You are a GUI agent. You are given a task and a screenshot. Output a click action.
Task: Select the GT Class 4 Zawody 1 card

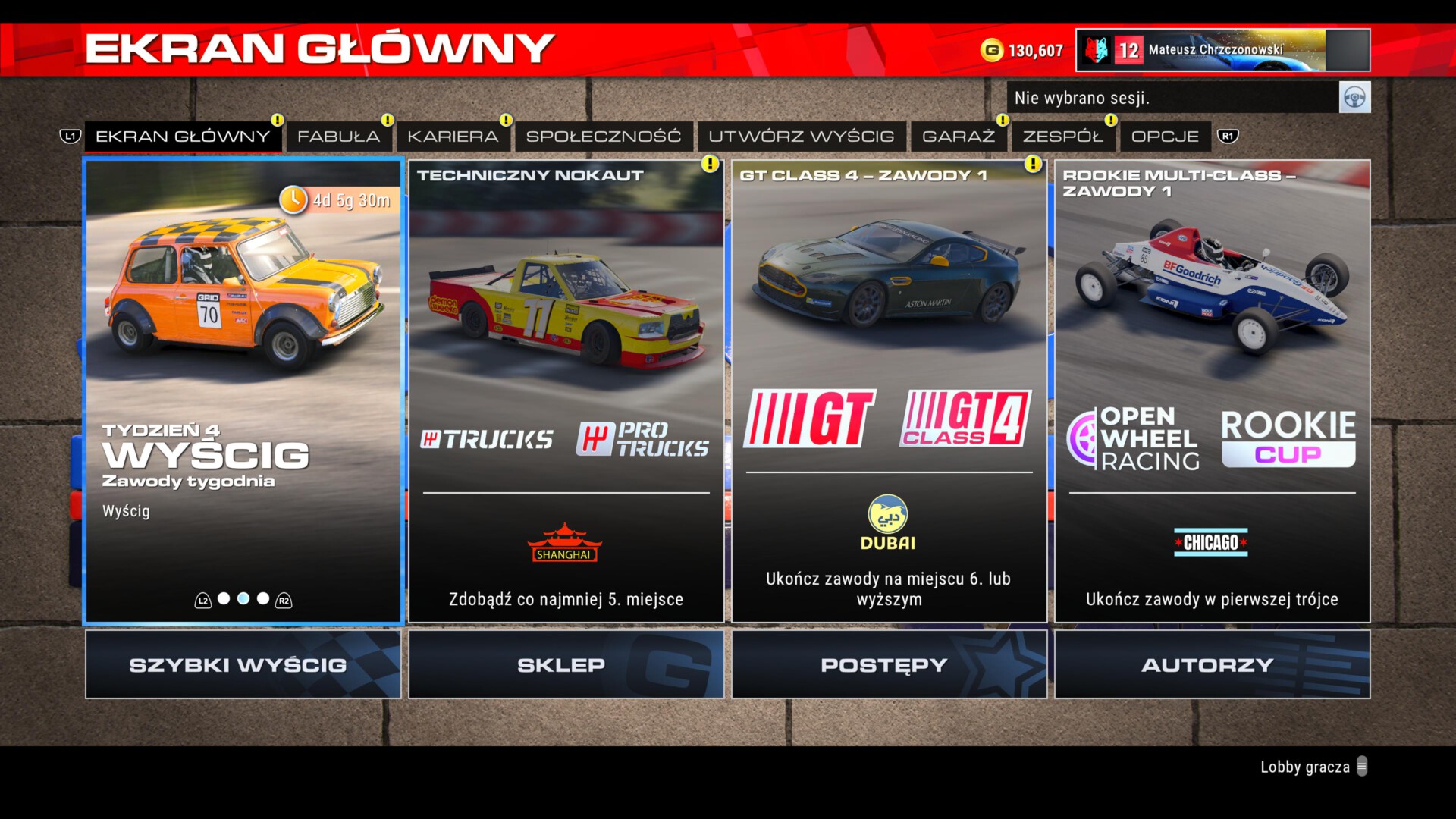(889, 391)
